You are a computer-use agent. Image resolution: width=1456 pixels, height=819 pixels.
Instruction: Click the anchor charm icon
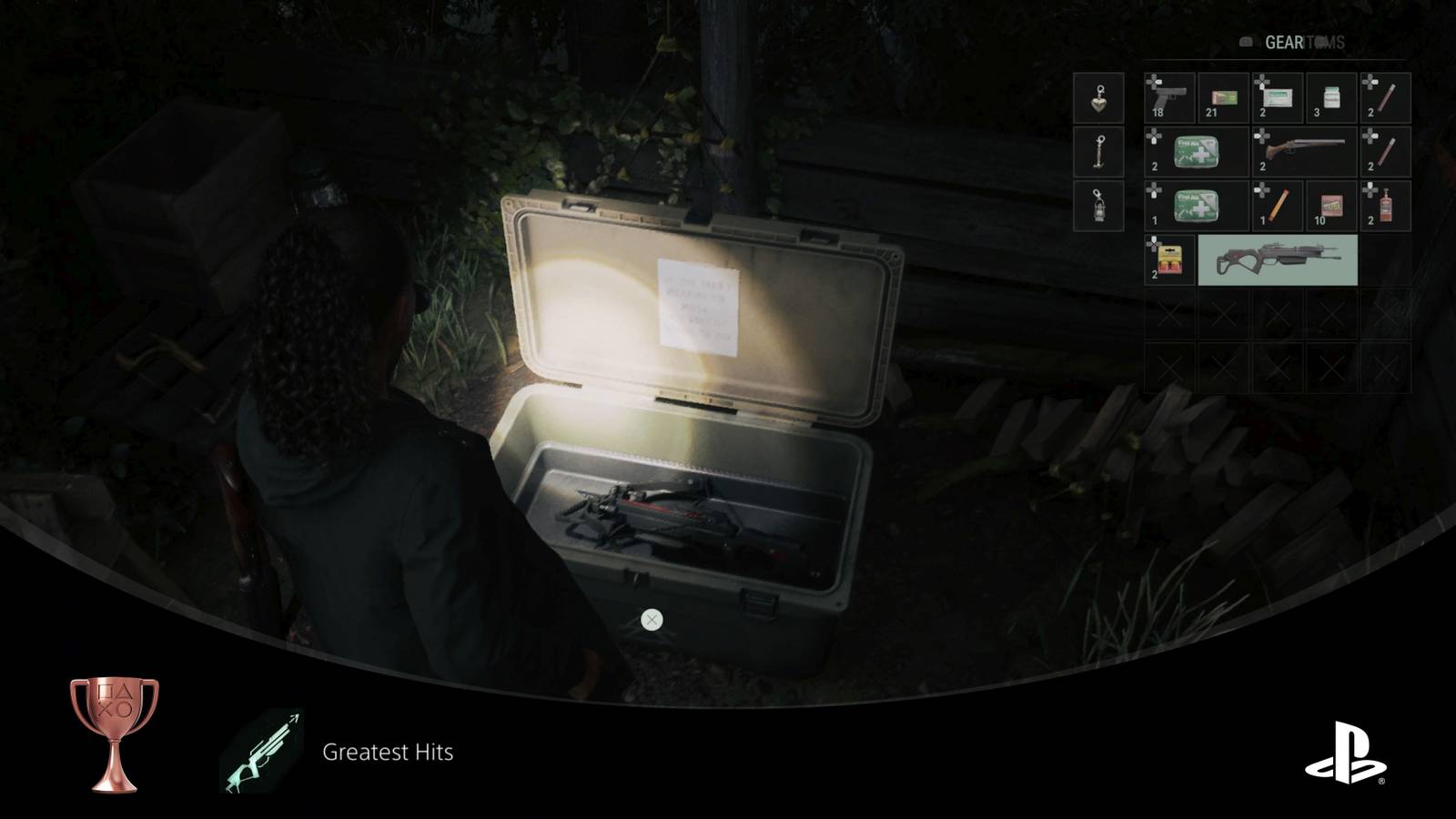pyautogui.click(x=1098, y=152)
